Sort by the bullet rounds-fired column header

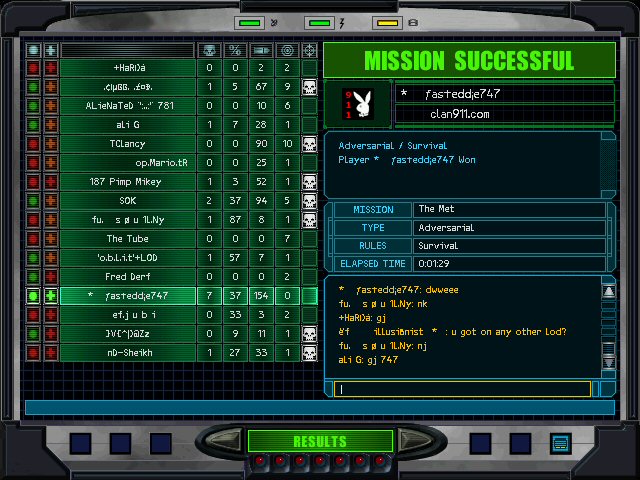point(261,50)
